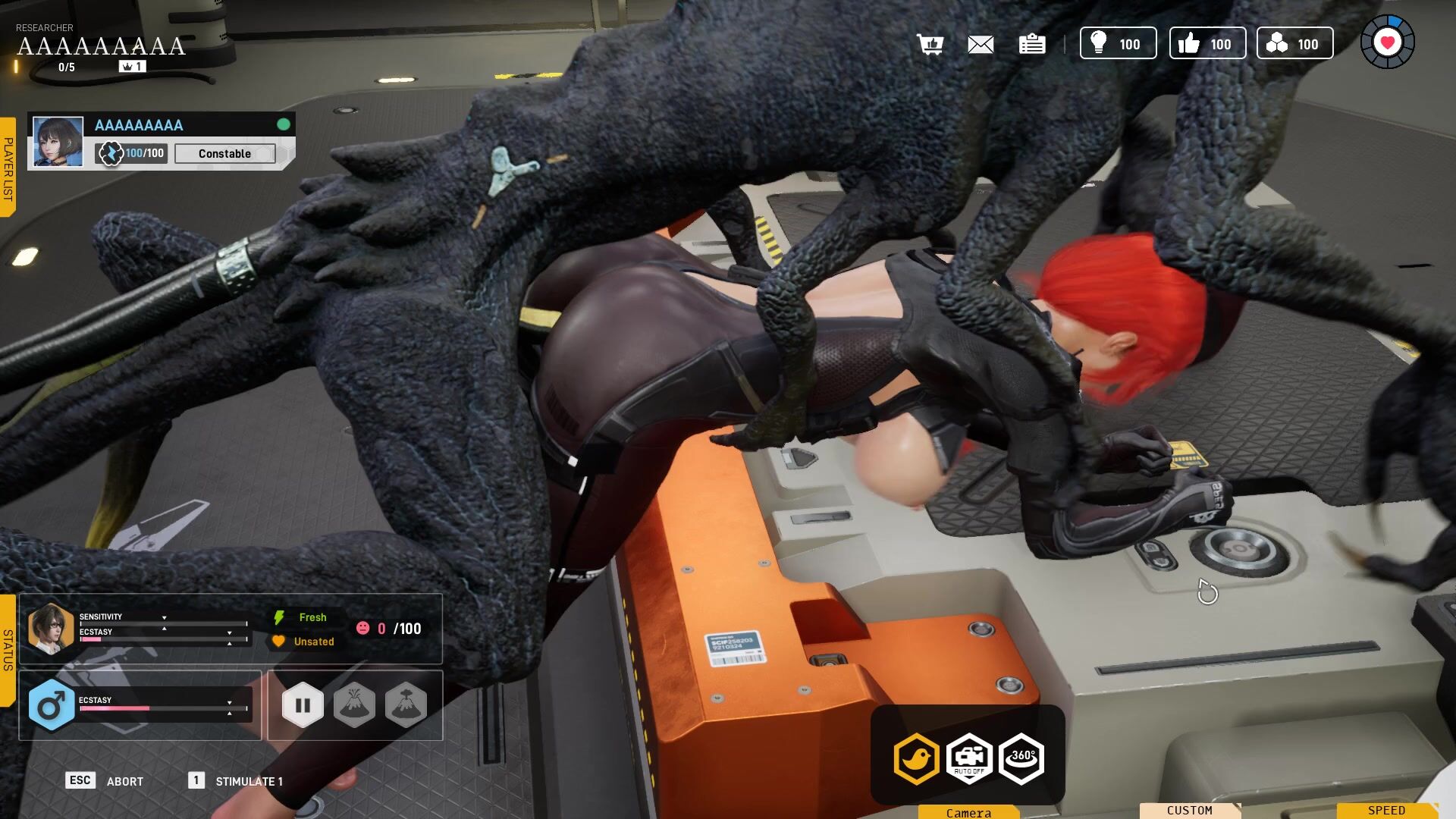The image size is (1456, 819).
Task: Click the heart dial icon
Action: [1387, 42]
